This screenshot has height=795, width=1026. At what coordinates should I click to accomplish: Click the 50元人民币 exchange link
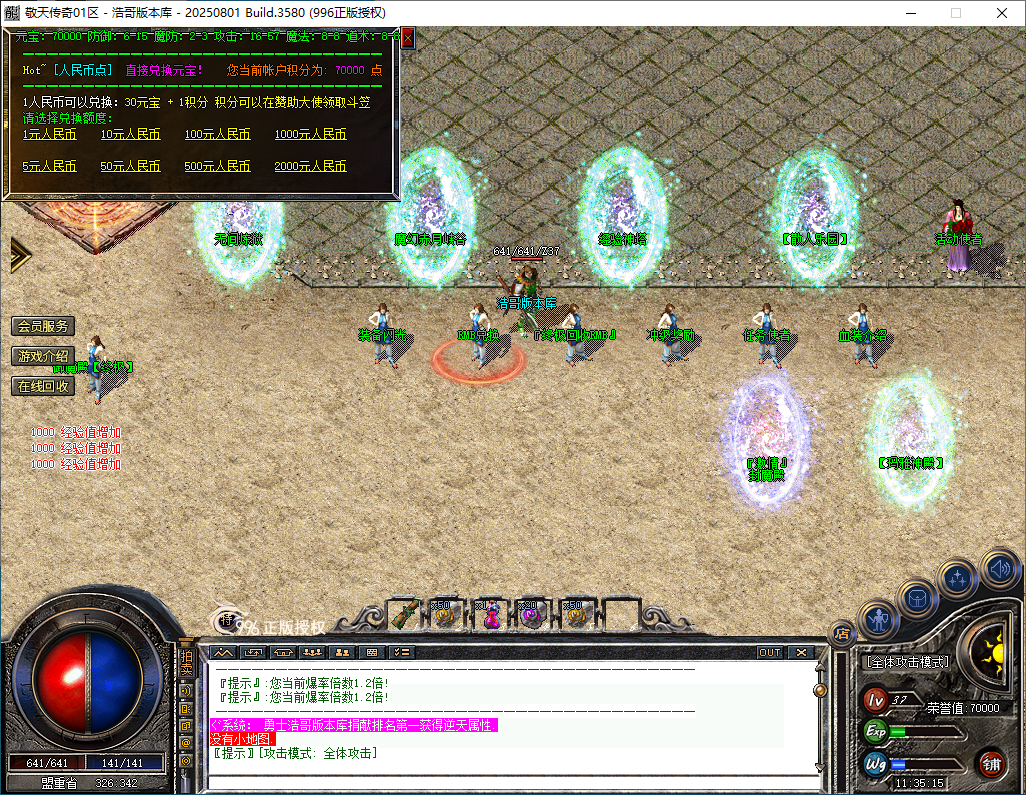130,166
